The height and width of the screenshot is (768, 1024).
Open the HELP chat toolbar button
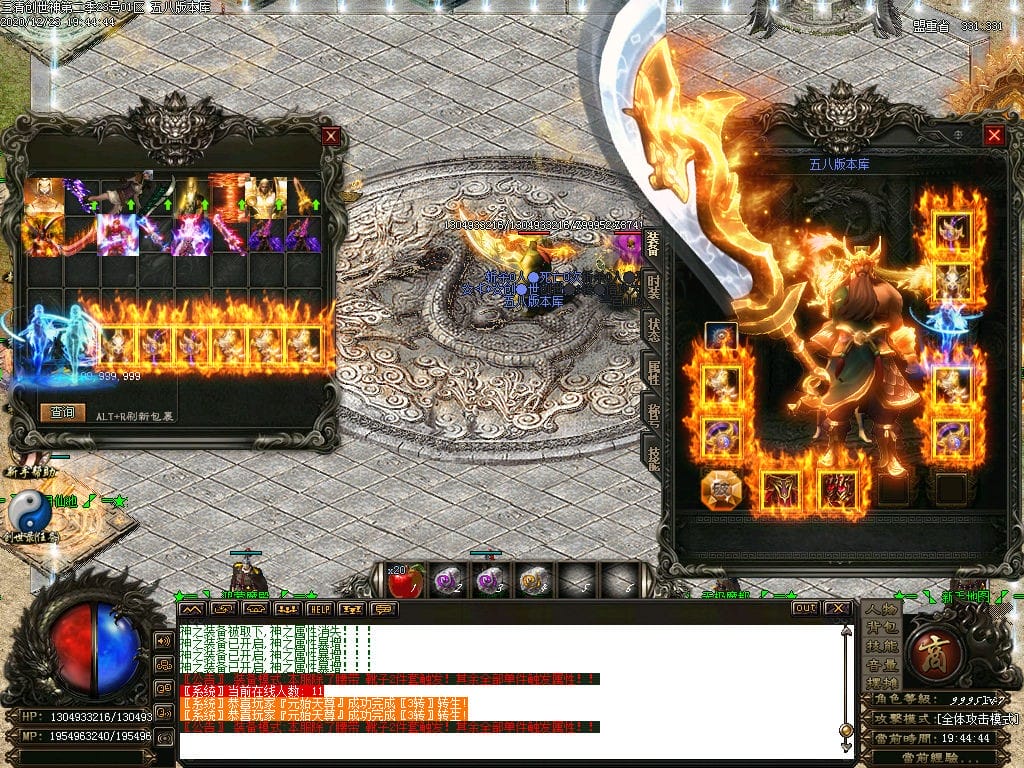click(319, 608)
